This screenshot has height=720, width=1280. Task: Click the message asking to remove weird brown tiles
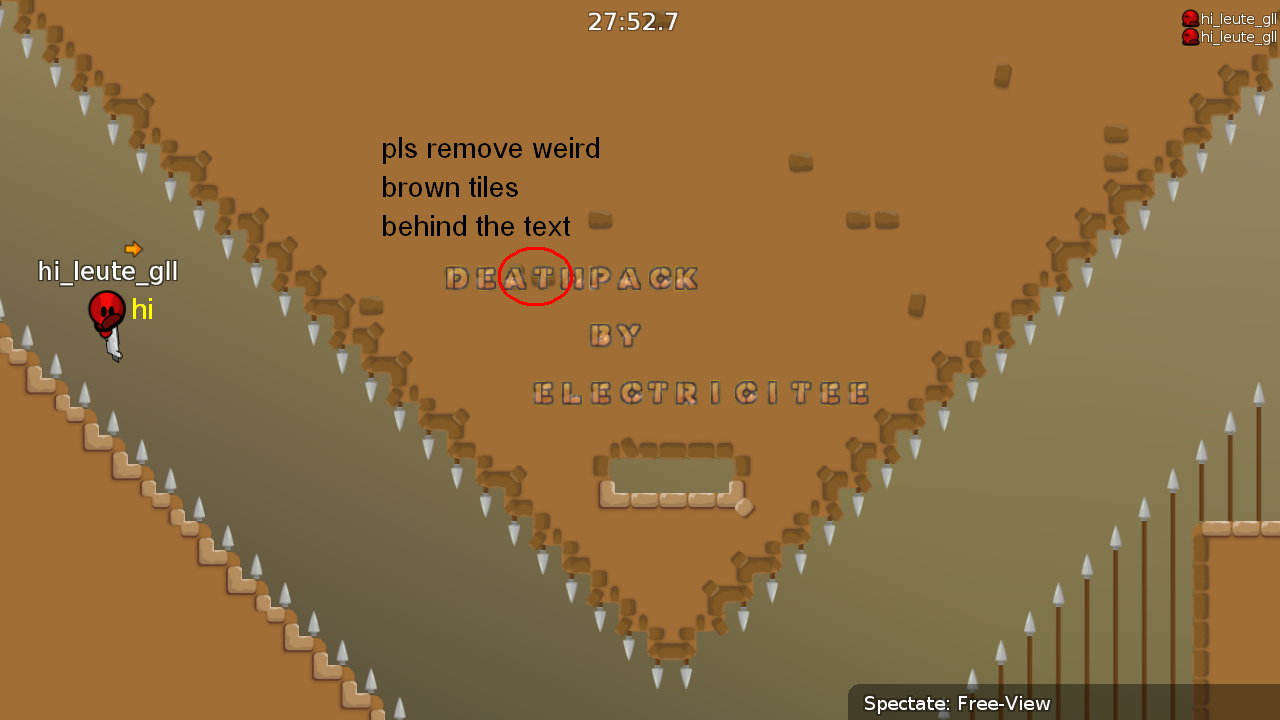tap(490, 187)
